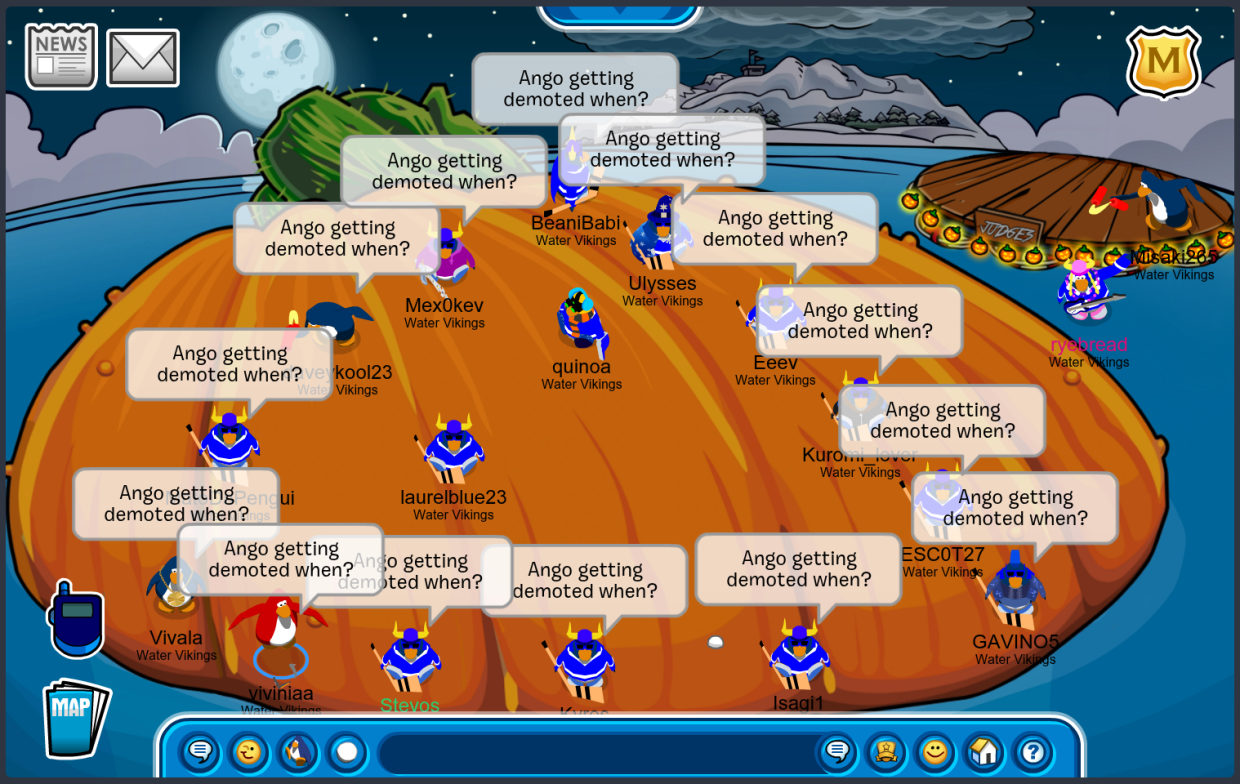1240x784 pixels.
Task: Open the blue spy phone
Action: 76,618
